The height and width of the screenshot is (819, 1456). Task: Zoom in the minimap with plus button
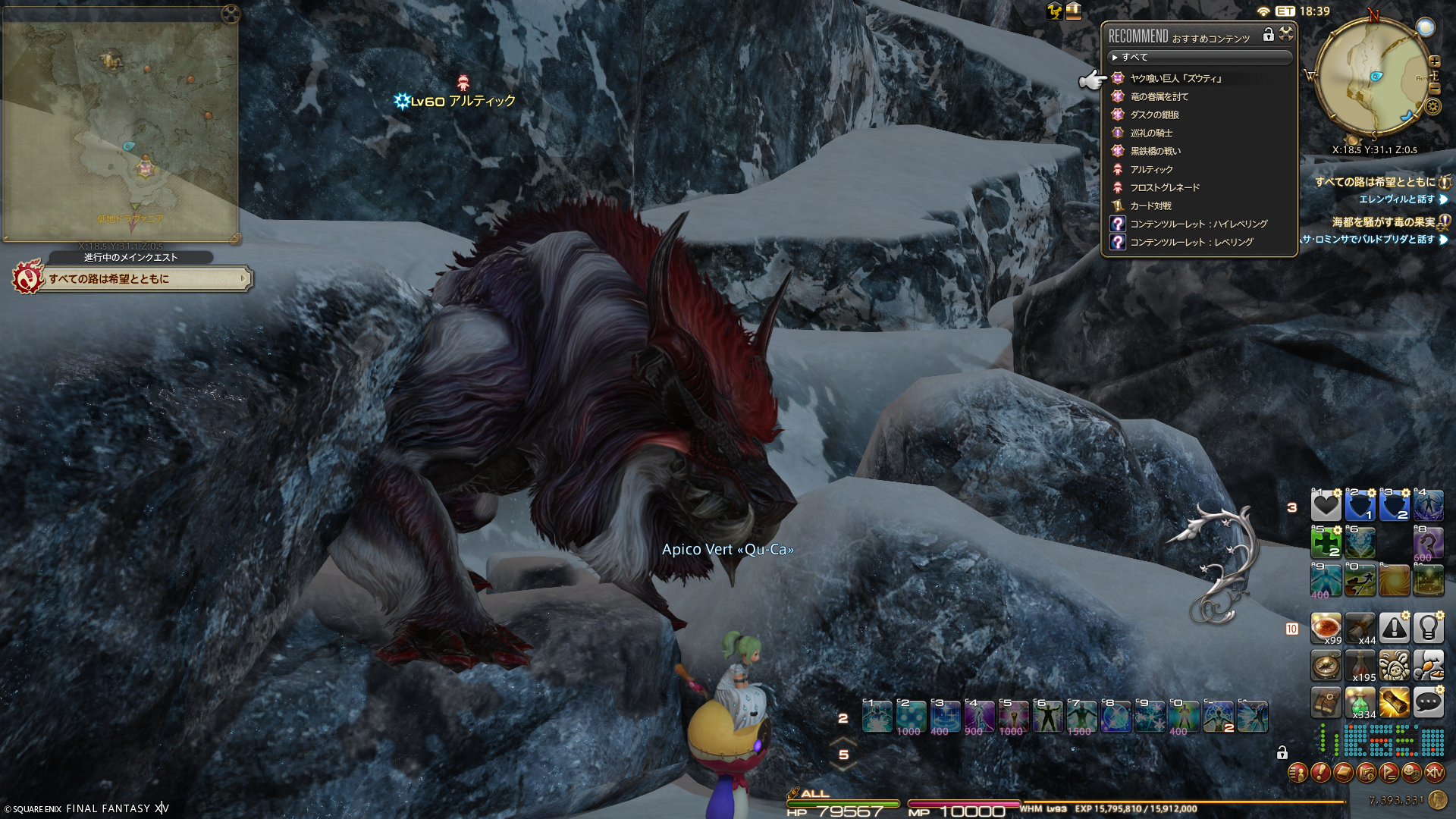1435,61
